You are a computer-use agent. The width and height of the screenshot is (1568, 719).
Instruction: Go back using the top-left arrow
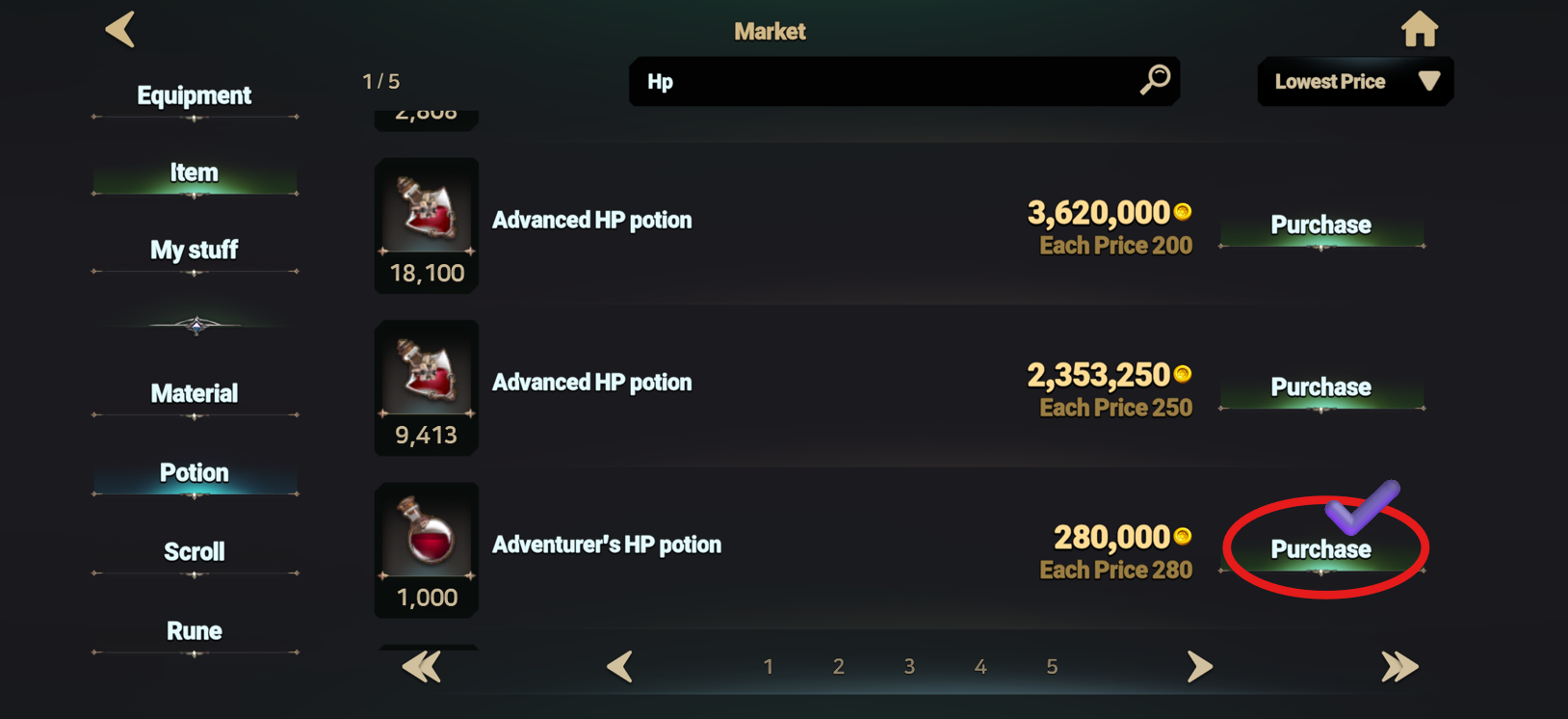point(120,30)
